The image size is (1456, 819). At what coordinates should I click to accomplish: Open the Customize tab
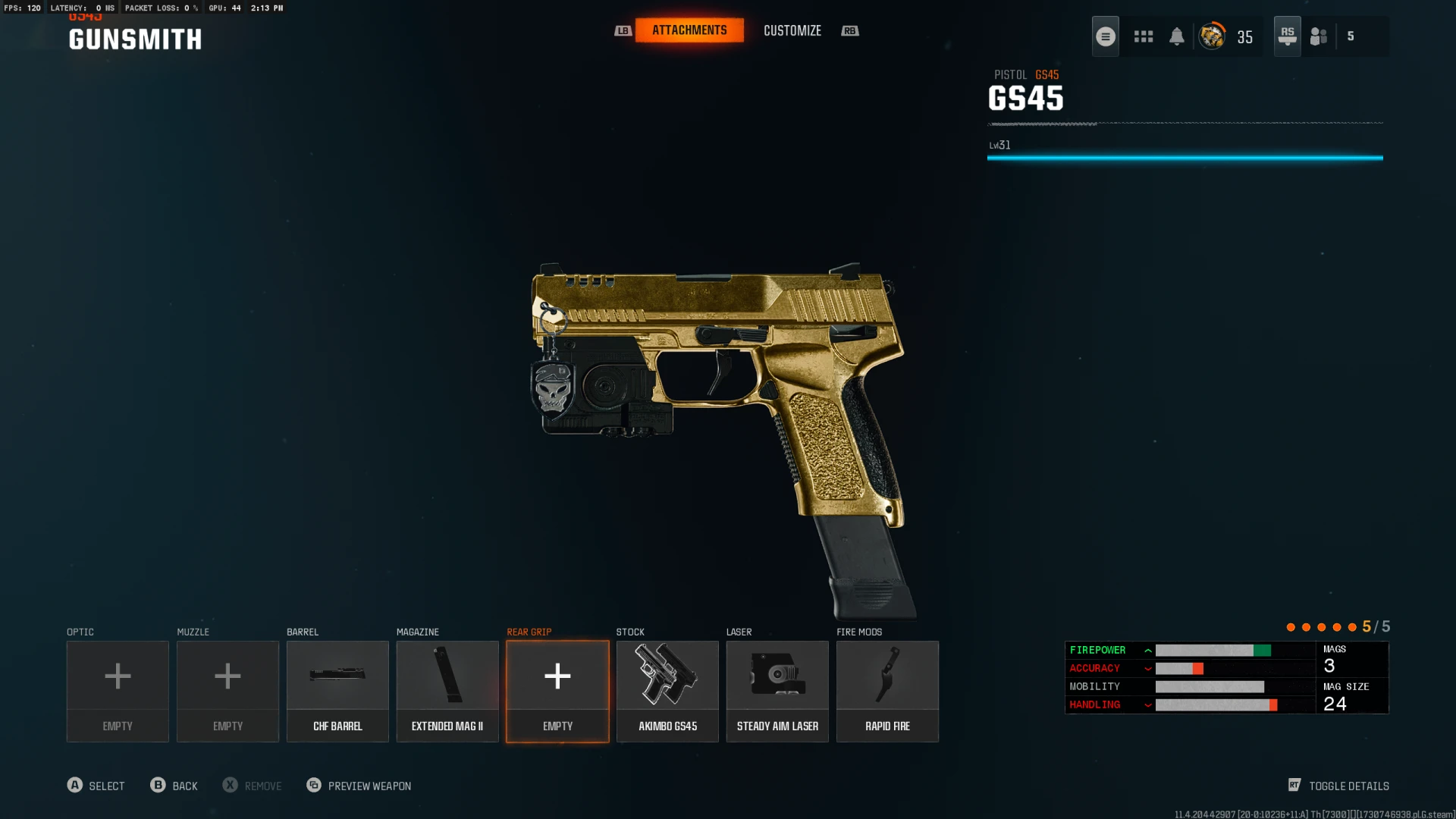pos(792,31)
